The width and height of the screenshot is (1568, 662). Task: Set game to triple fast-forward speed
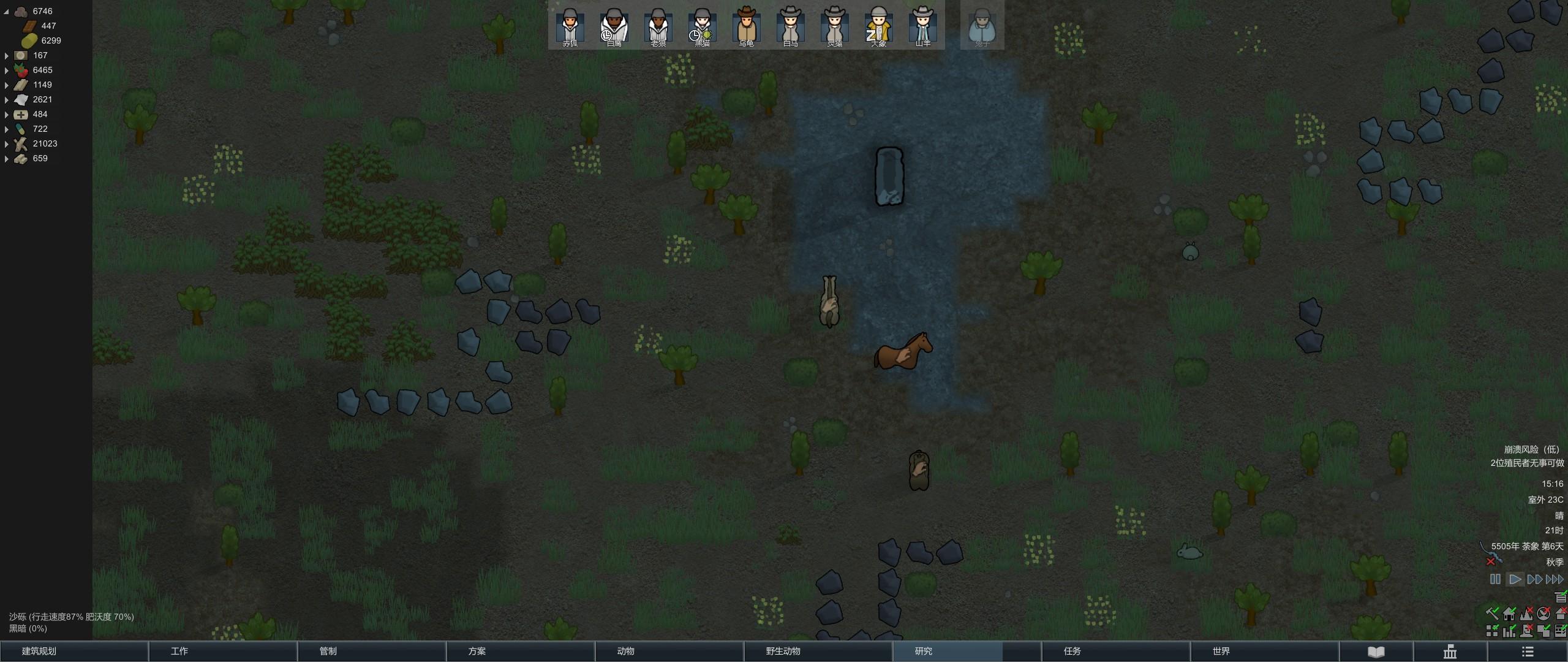[1555, 579]
